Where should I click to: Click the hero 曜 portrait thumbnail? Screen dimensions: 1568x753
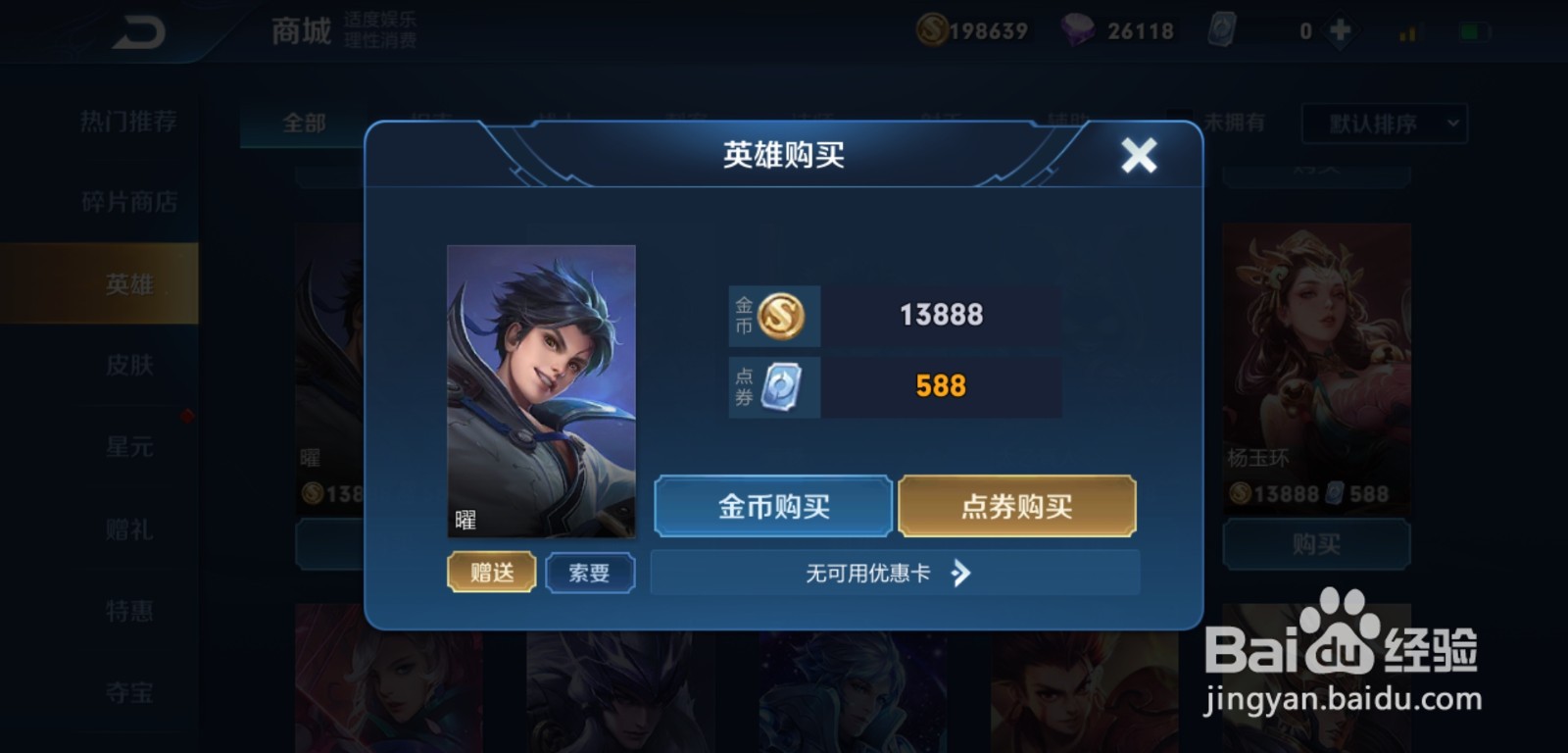pos(541,392)
